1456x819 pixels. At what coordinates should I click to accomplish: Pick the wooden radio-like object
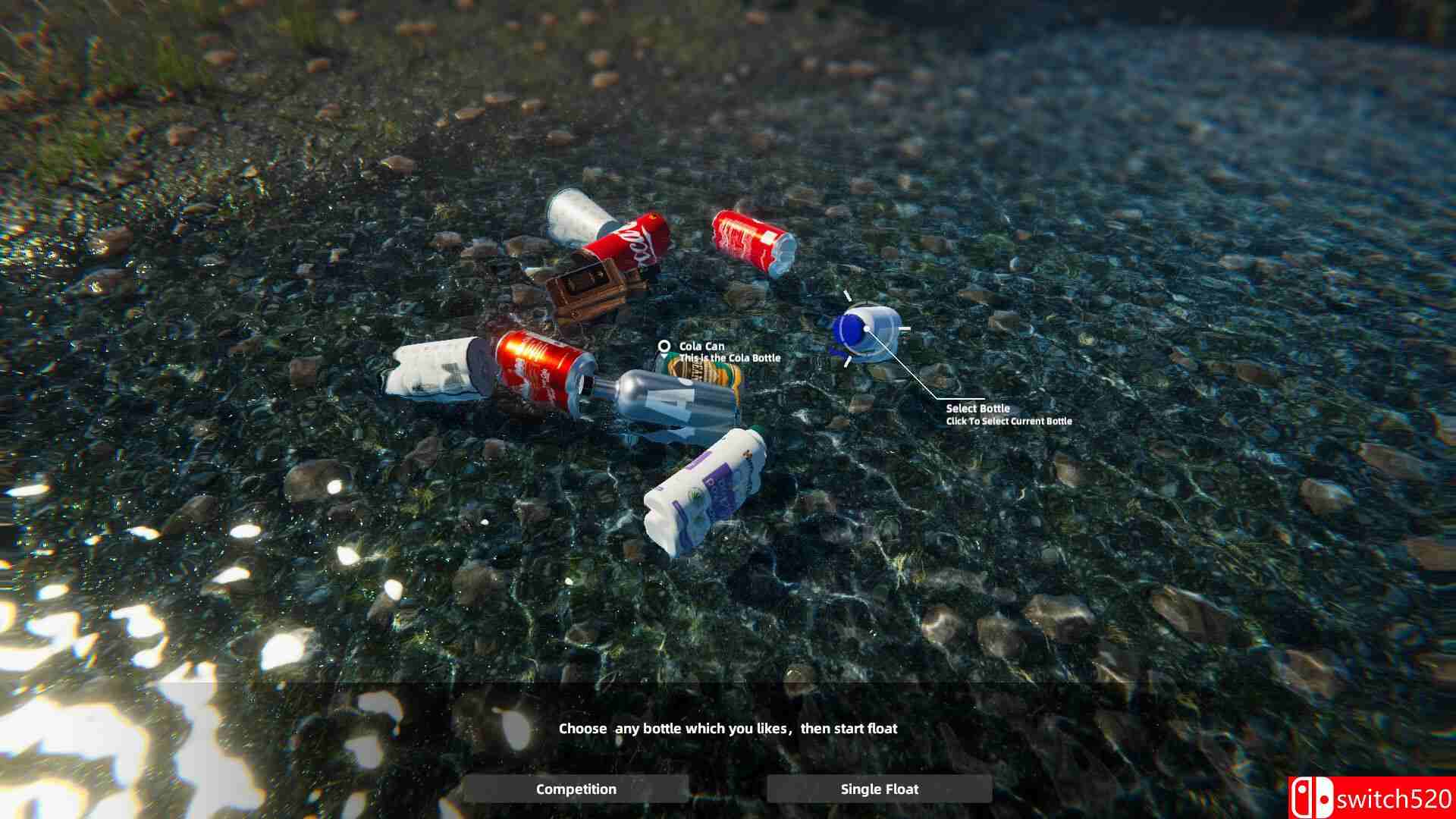(x=588, y=292)
